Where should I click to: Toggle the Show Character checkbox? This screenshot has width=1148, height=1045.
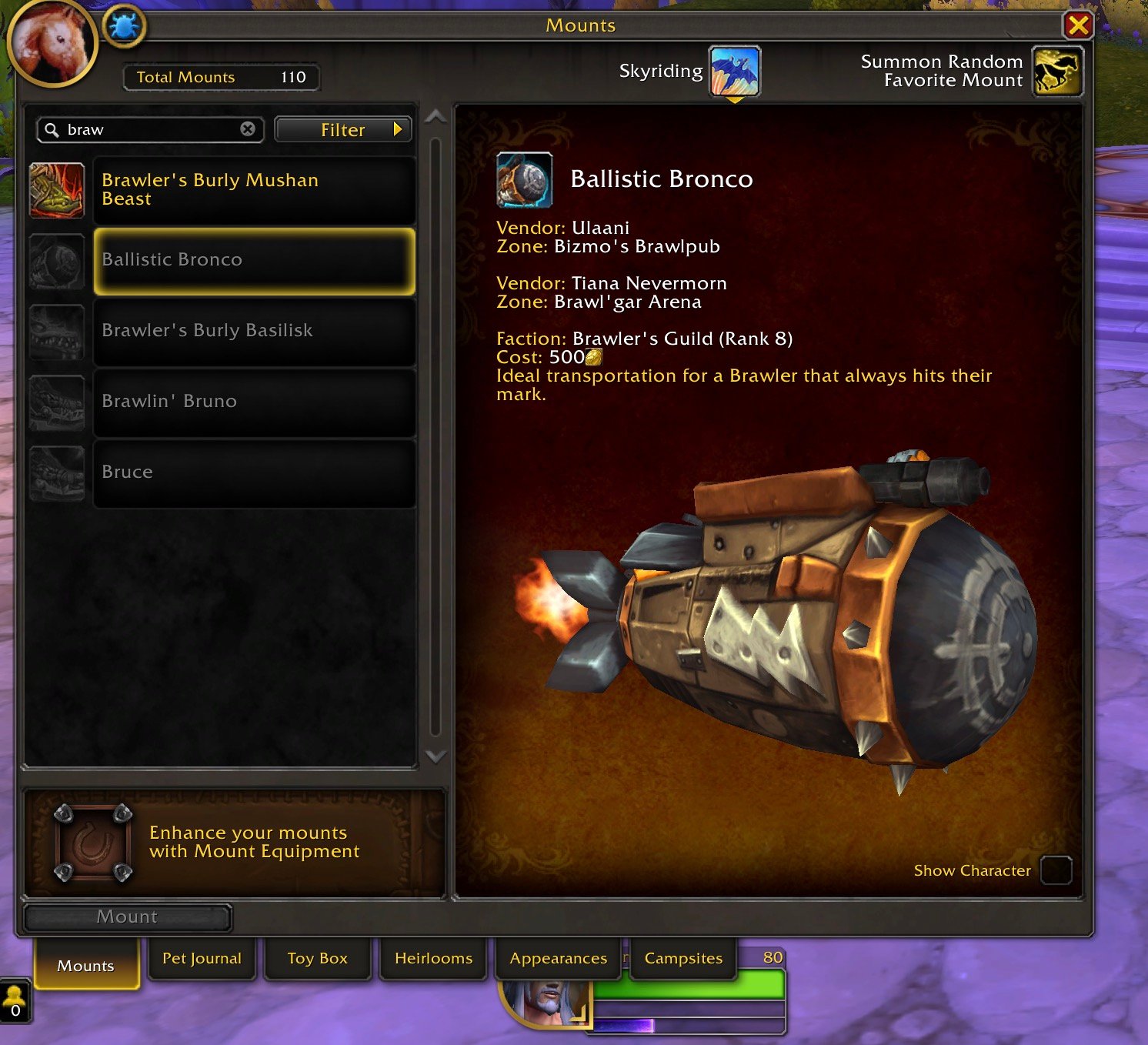(x=1056, y=870)
